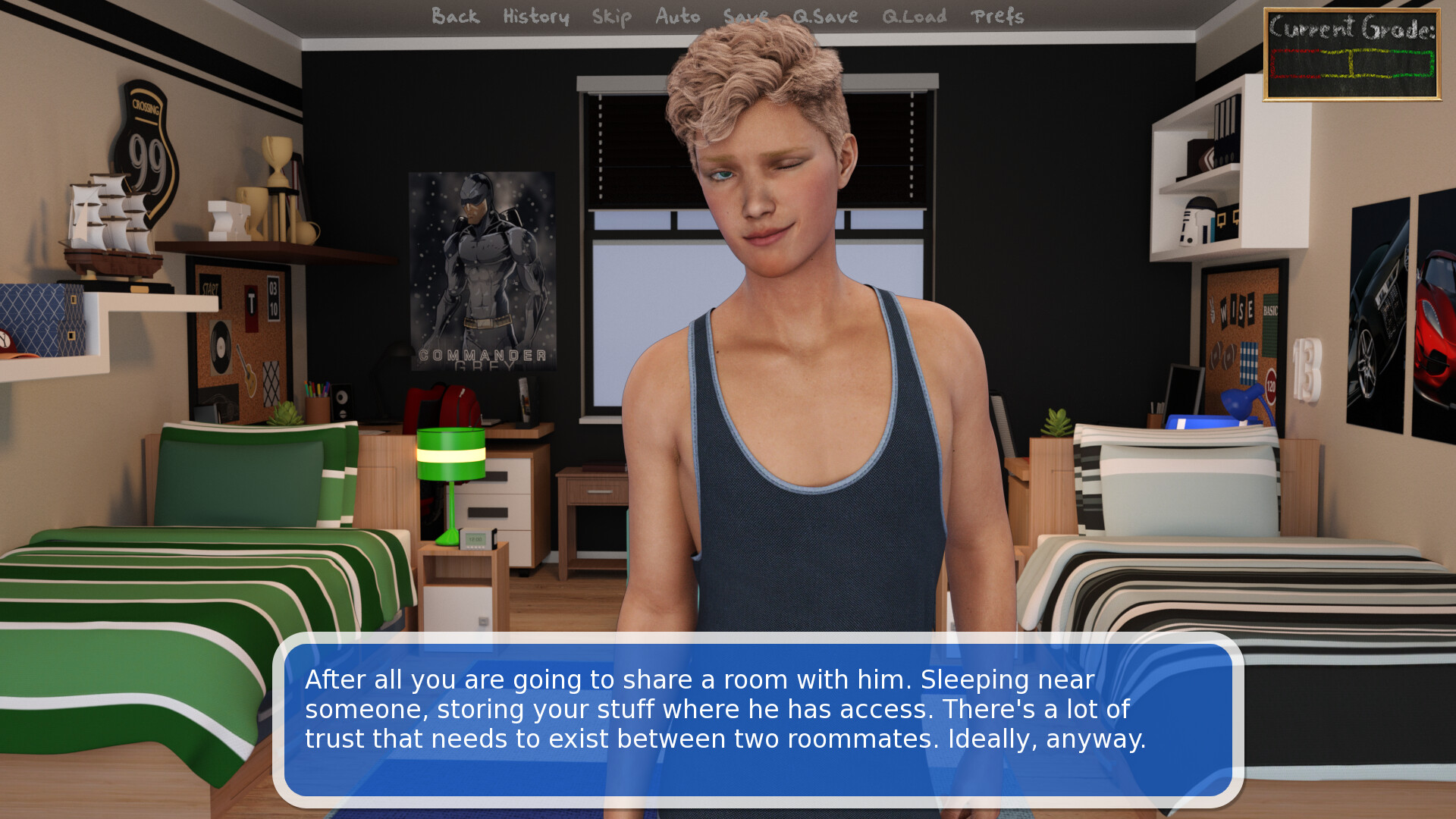The image size is (1456, 819).
Task: Click the Save option
Action: tap(745, 17)
